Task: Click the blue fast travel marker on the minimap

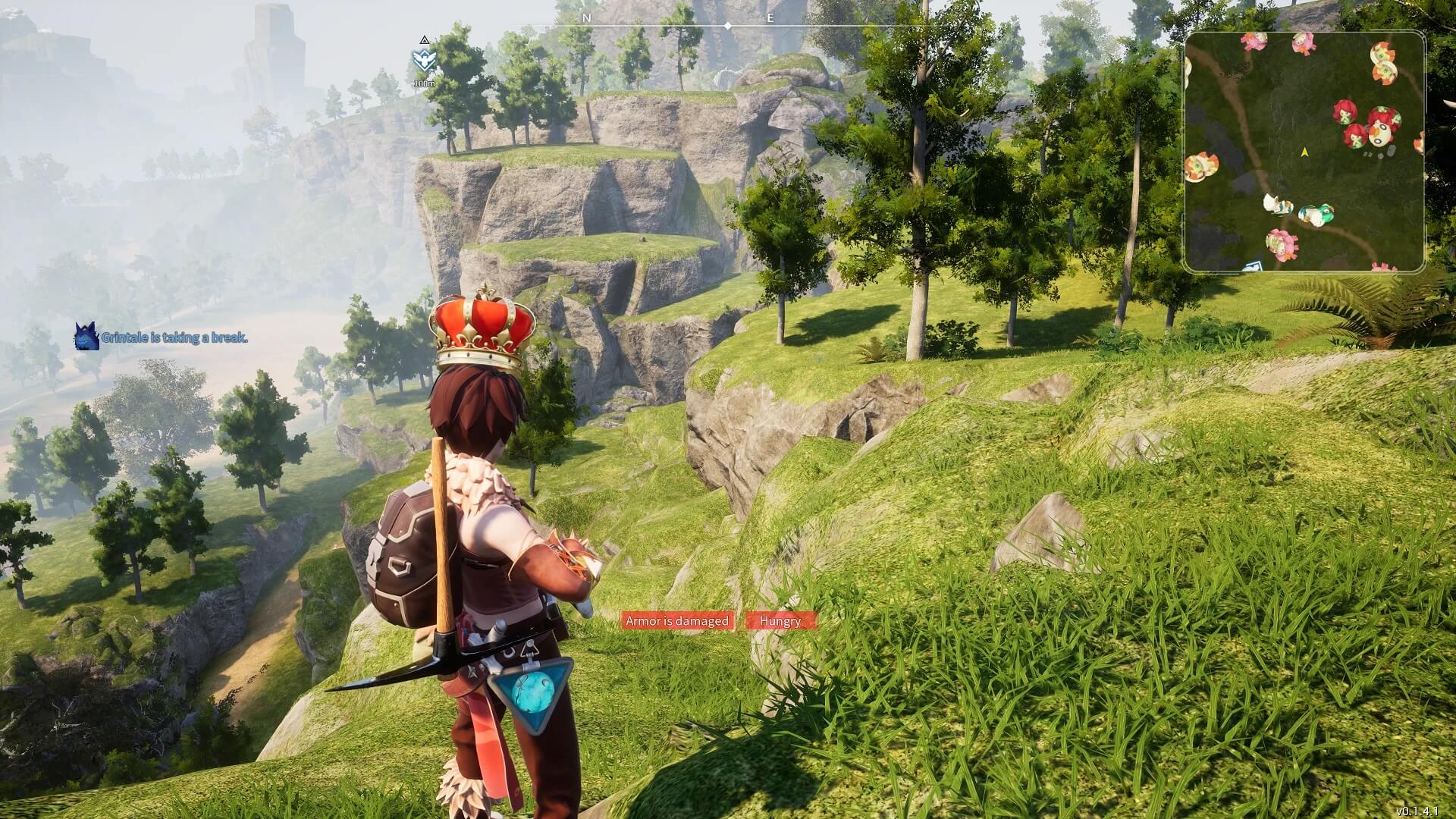Action: click(x=1254, y=265)
